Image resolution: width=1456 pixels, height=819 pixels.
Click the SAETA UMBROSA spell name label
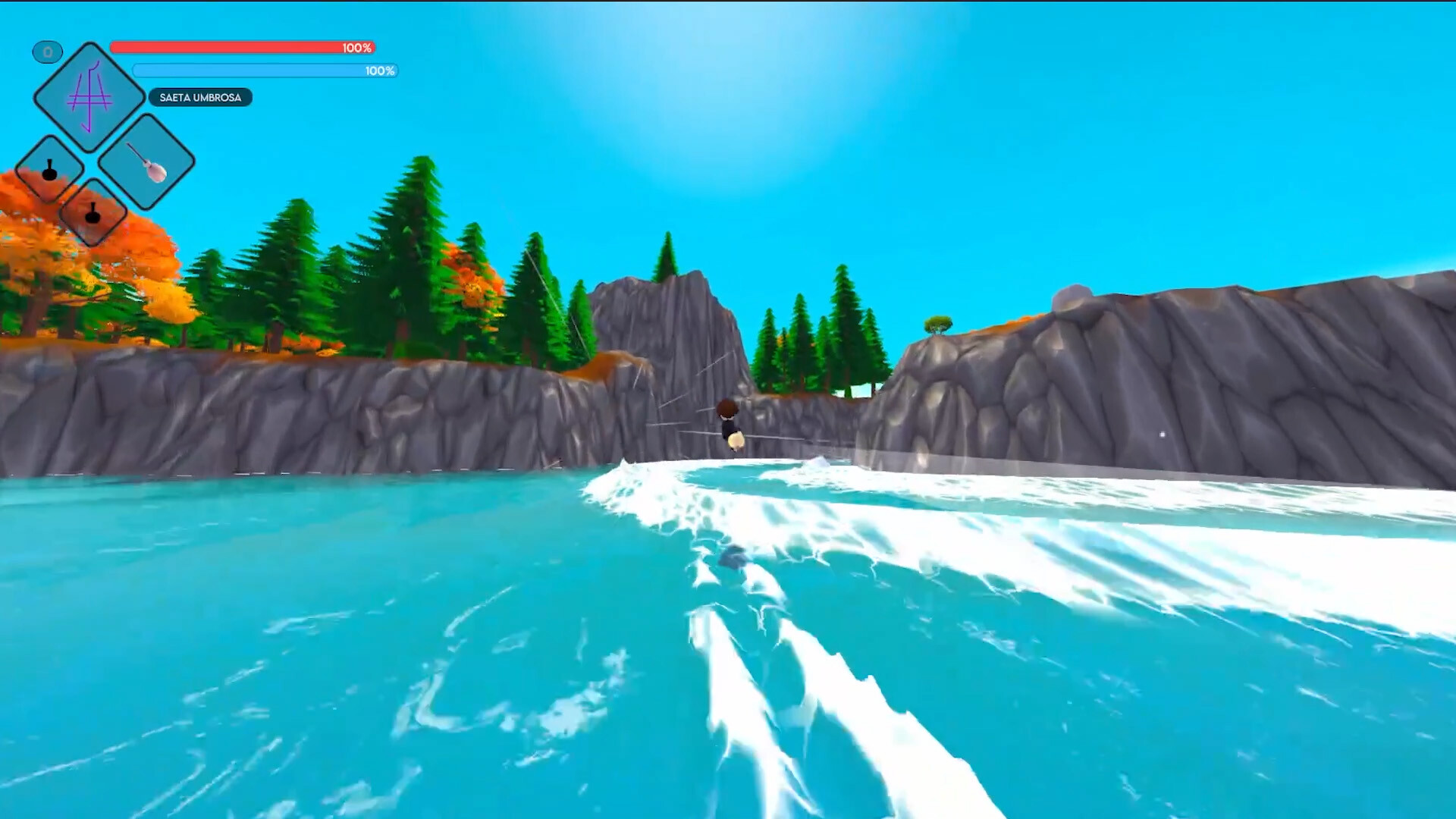(x=201, y=98)
